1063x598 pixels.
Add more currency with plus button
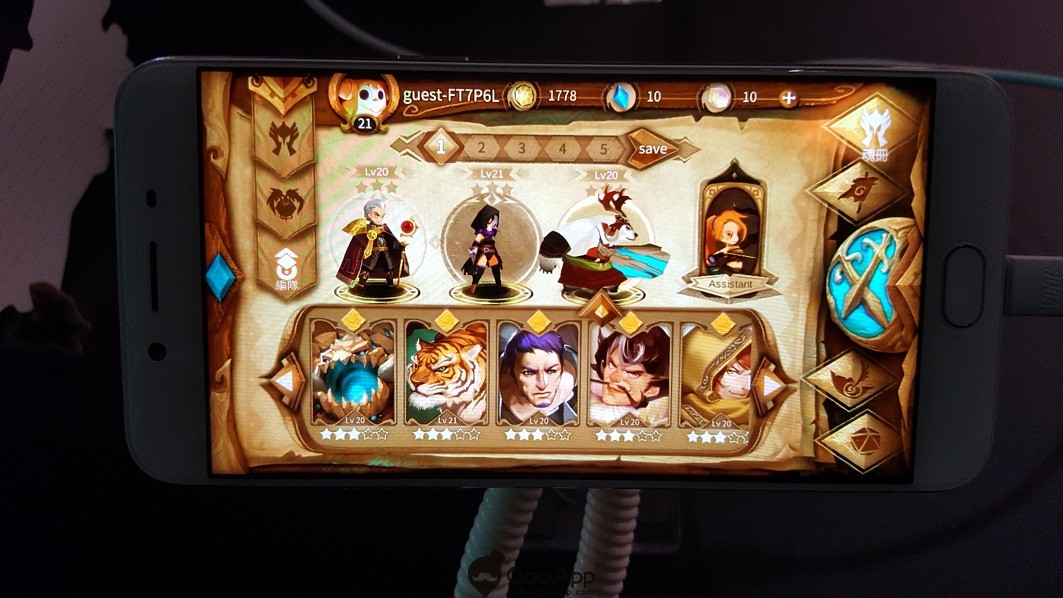click(x=788, y=98)
